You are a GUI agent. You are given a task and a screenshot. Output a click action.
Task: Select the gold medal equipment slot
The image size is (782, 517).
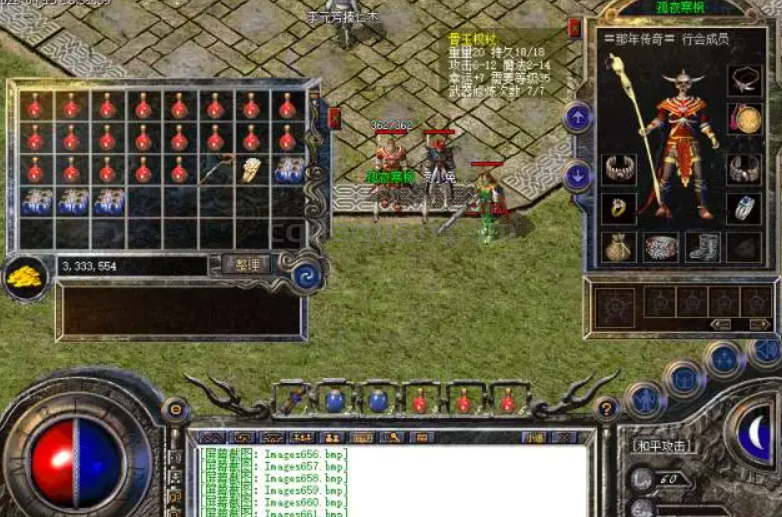(743, 119)
